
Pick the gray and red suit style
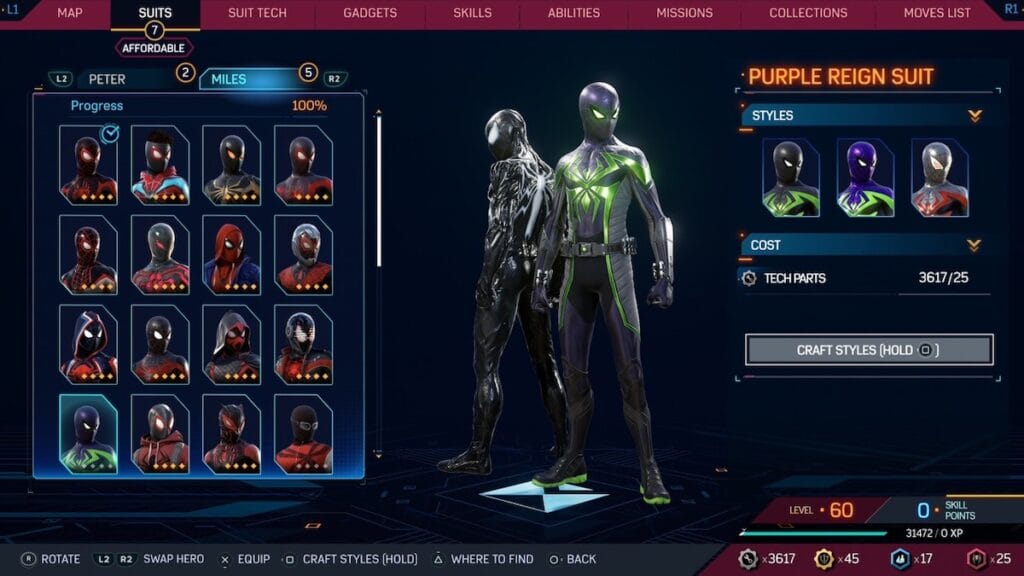pos(939,178)
